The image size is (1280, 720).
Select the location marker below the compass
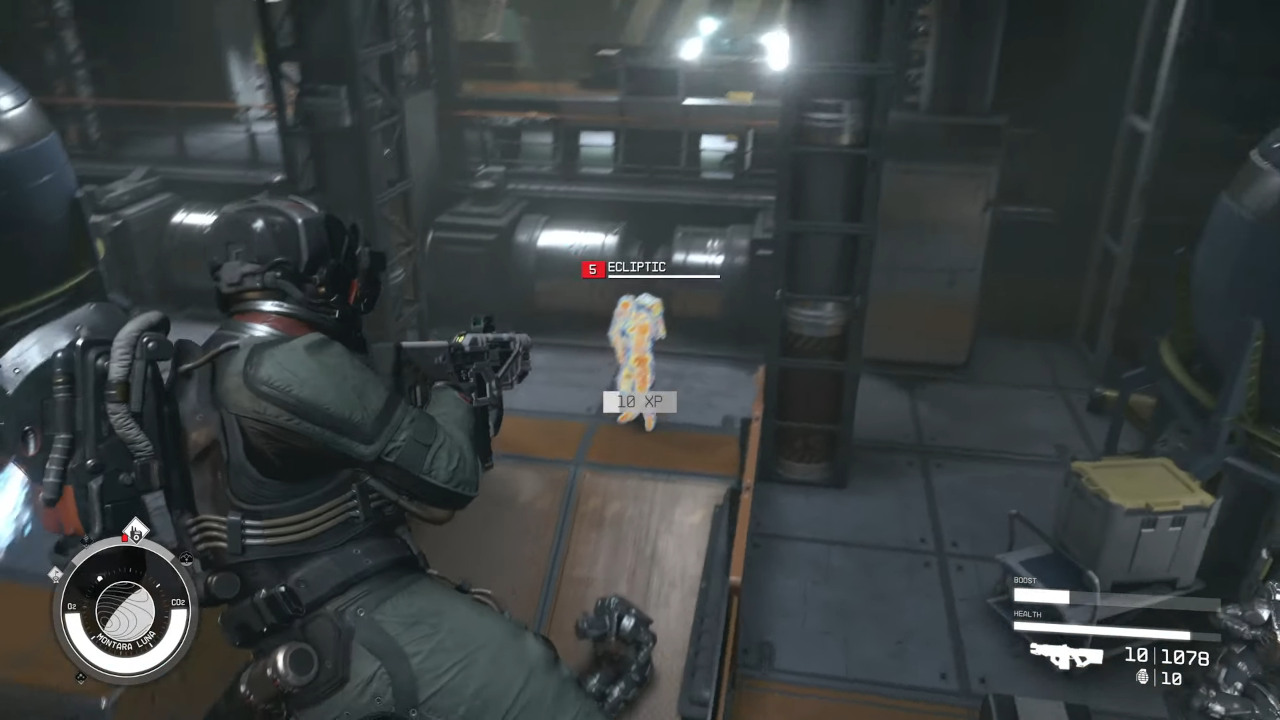pos(80,677)
